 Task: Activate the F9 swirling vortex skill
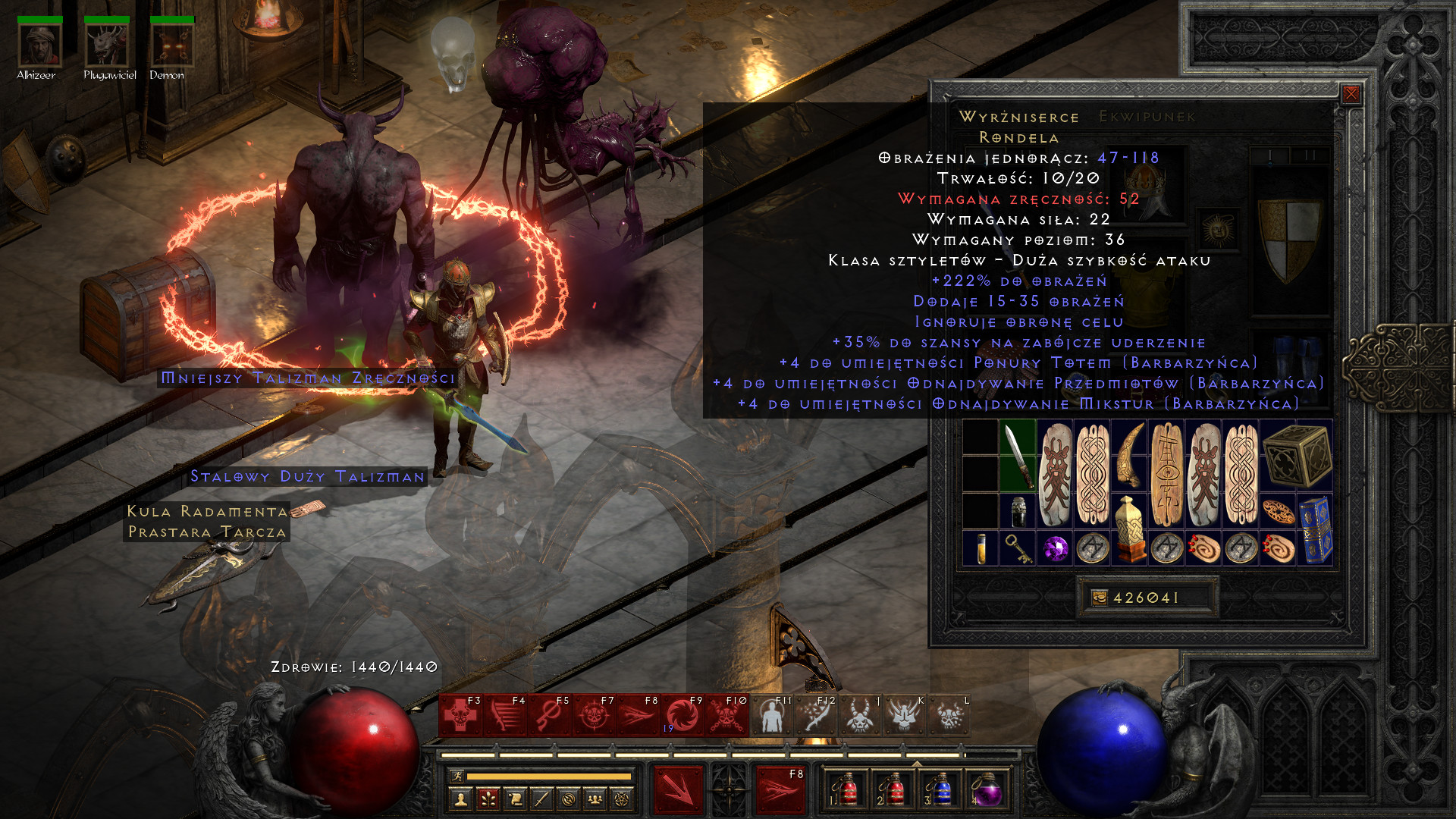pos(682,715)
